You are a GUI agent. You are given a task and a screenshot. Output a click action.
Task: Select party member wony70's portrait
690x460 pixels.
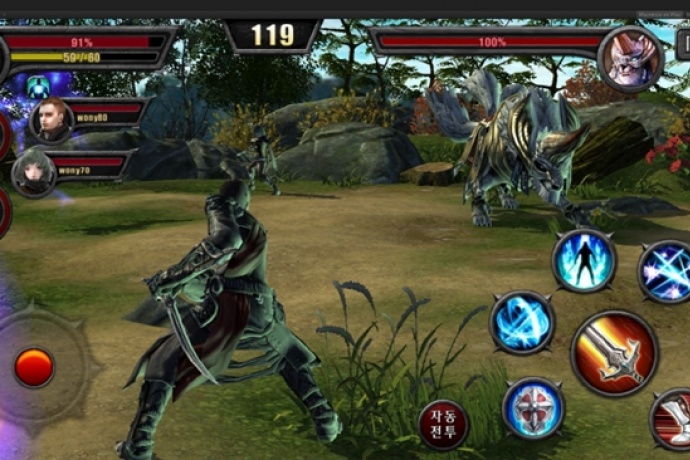click(33, 172)
